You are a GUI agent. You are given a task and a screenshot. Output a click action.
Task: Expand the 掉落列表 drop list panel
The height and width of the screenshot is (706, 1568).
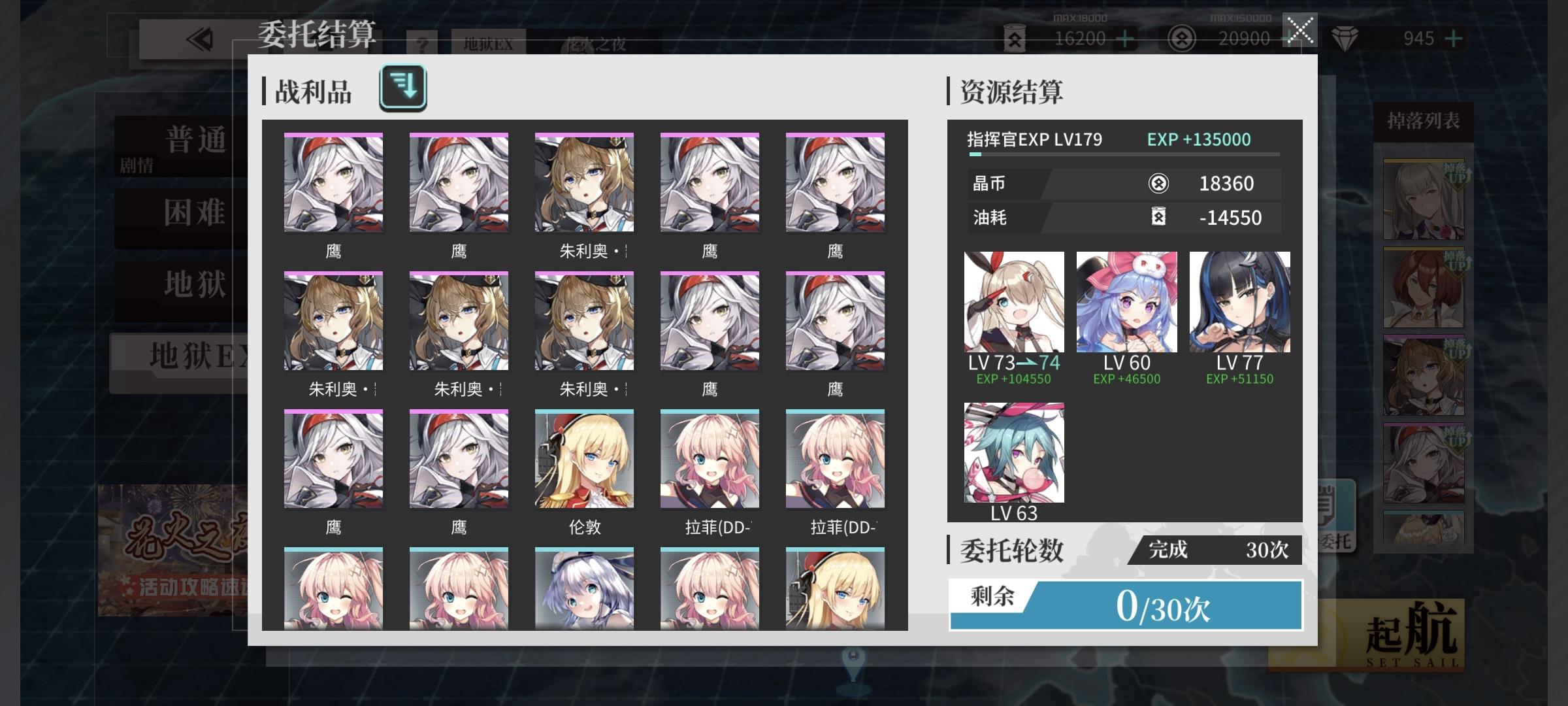tap(1424, 122)
